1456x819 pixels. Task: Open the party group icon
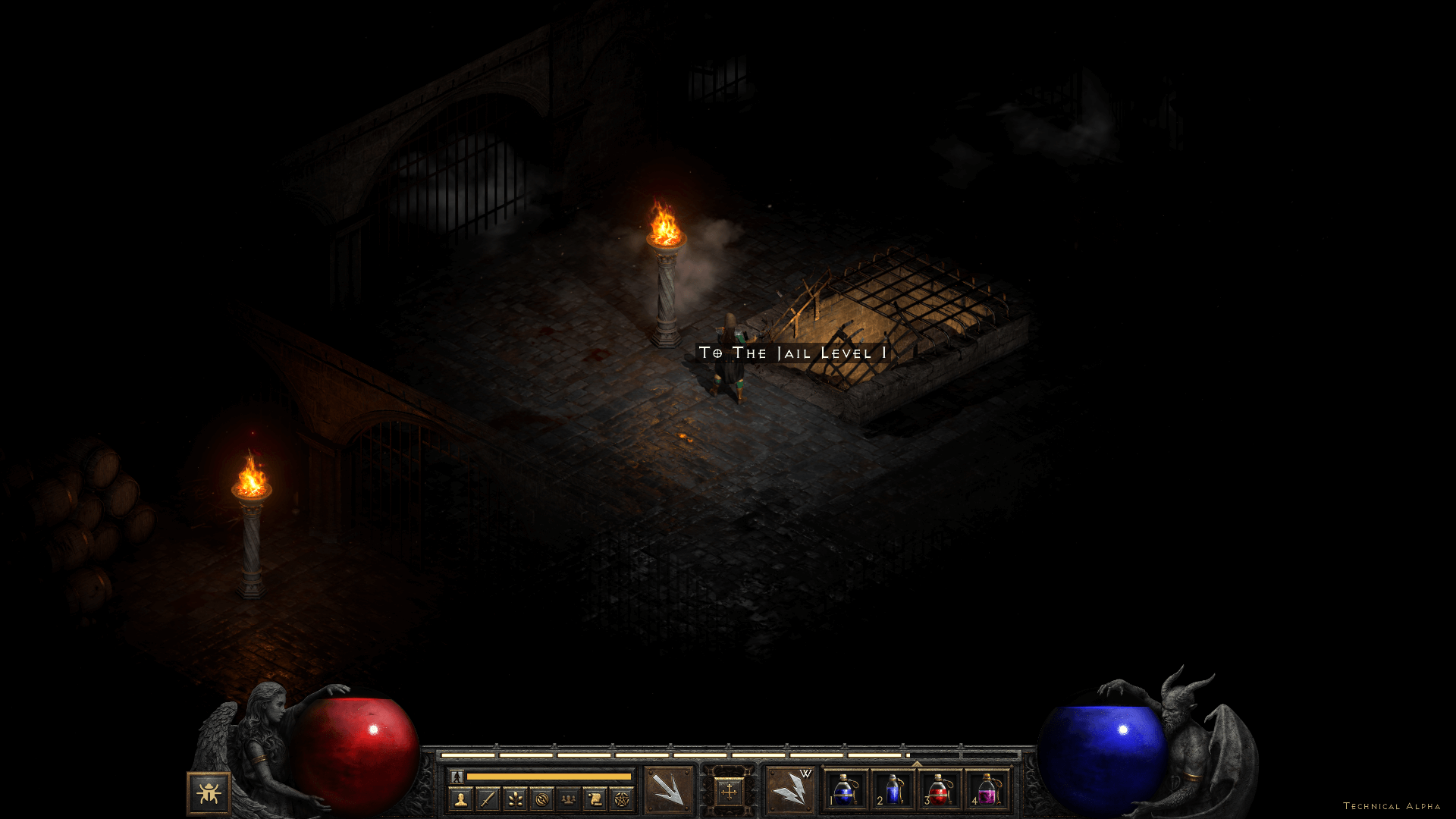click(568, 799)
